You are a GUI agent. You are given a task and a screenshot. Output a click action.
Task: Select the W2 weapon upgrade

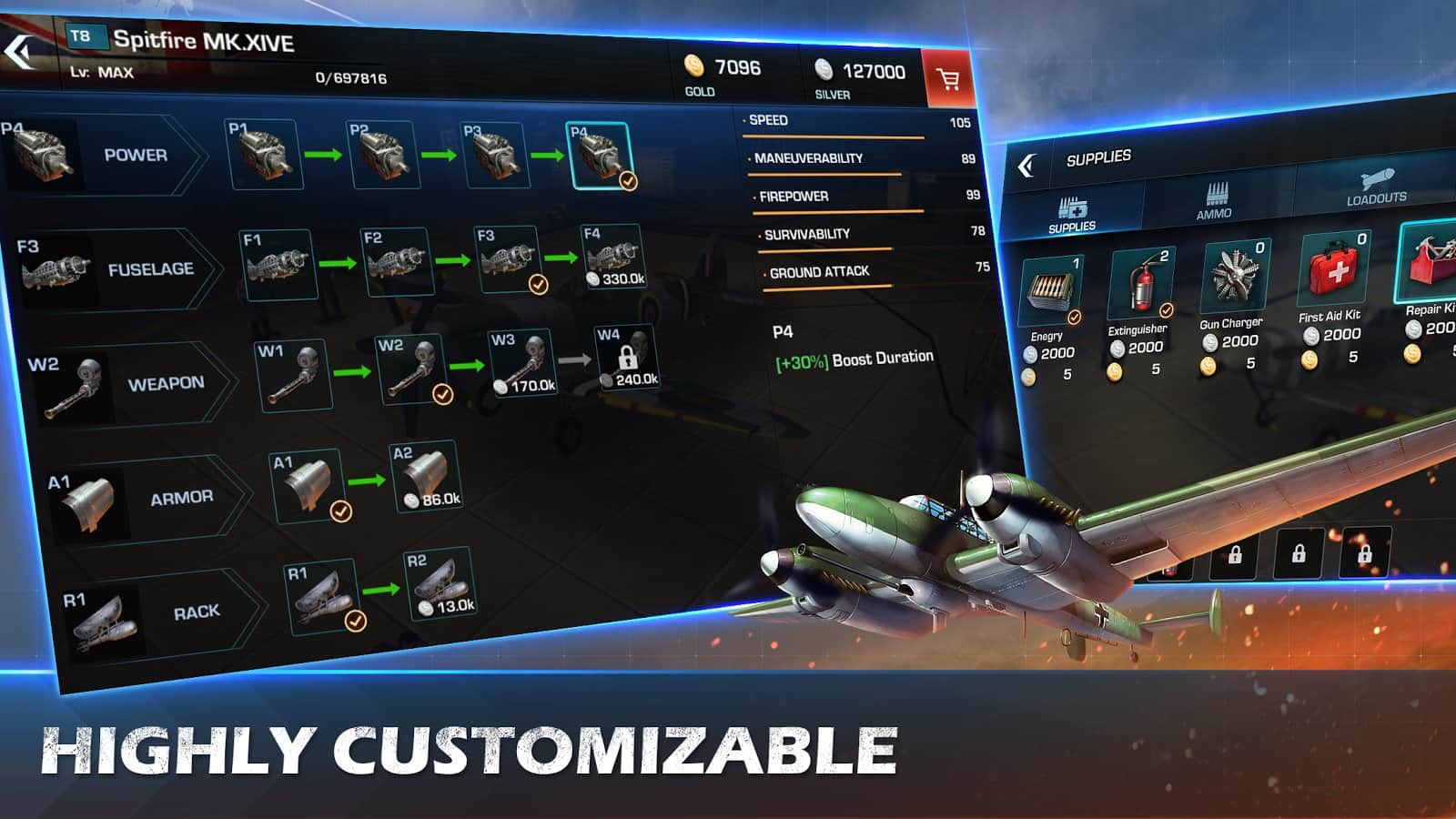[x=414, y=370]
